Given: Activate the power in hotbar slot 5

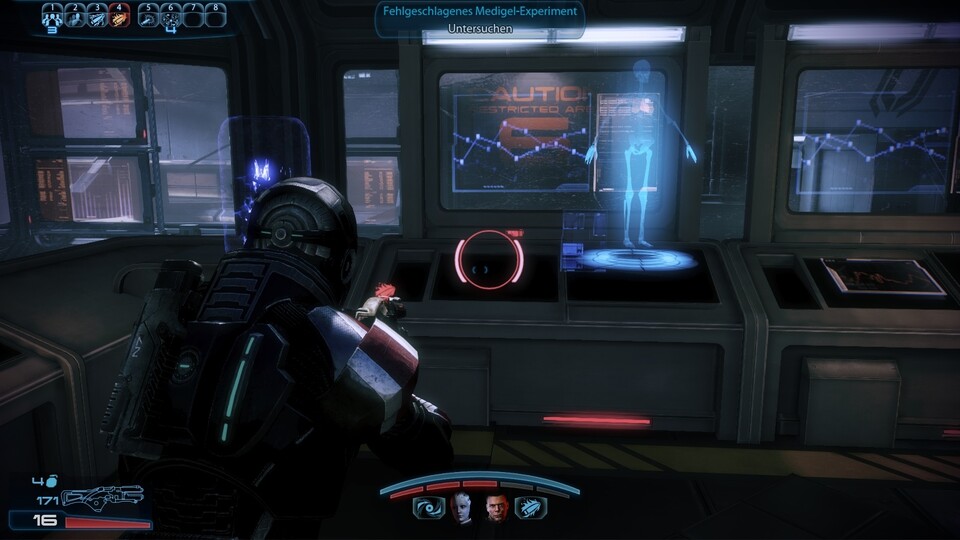Looking at the screenshot, I should [148, 17].
